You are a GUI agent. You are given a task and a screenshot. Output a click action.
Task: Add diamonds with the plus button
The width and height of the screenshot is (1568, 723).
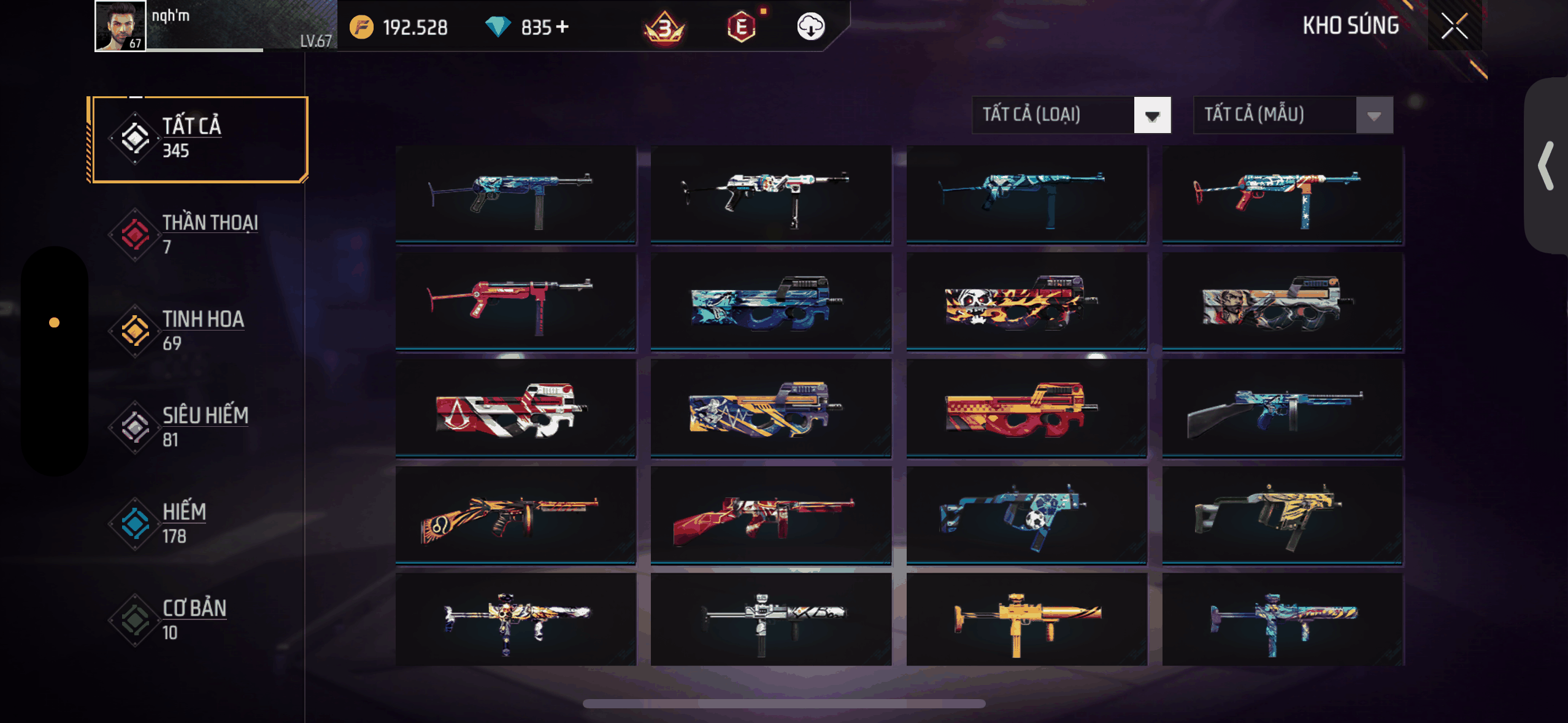coord(562,27)
